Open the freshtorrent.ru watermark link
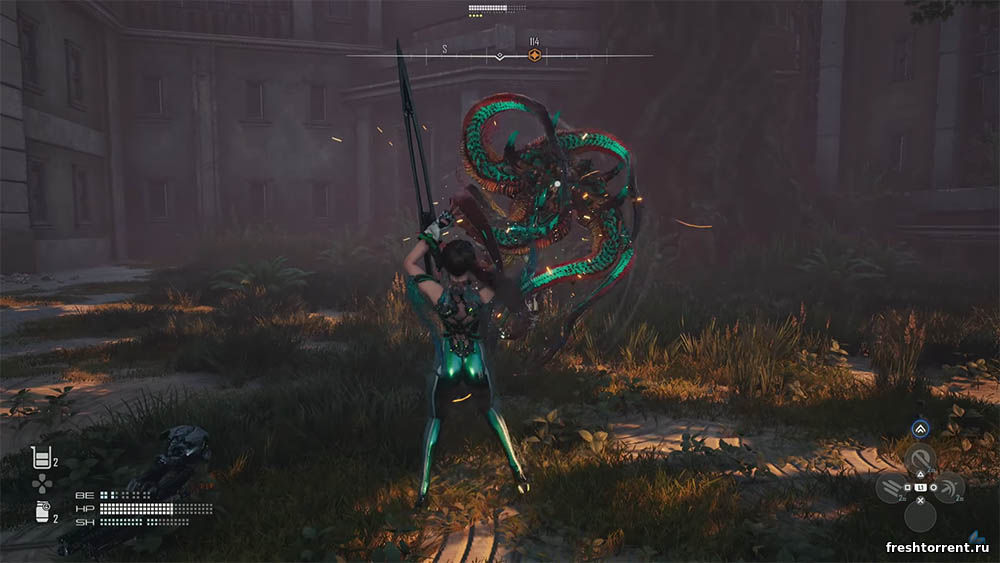 [939, 547]
